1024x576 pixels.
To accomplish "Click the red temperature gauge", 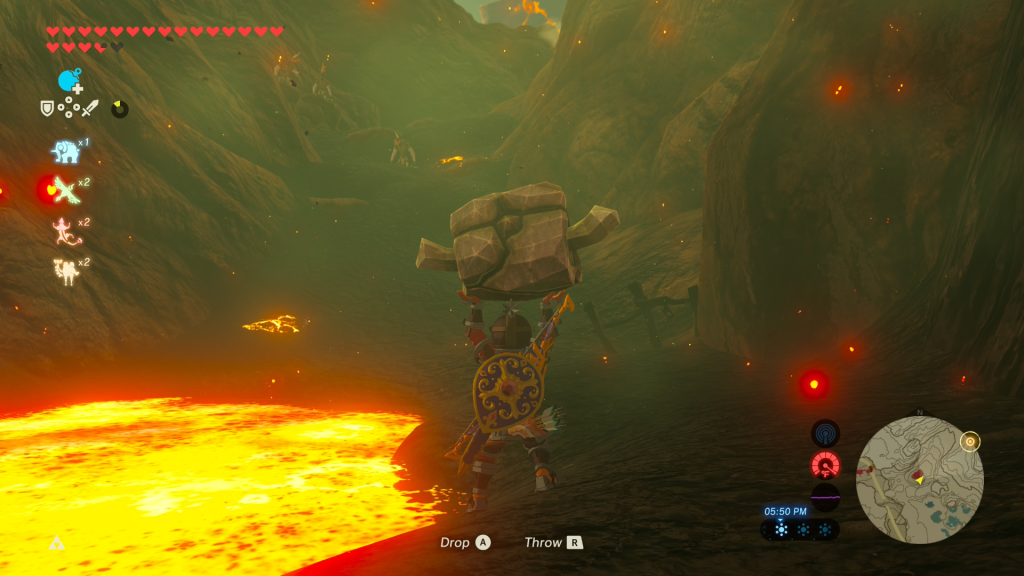I will pyautogui.click(x=825, y=465).
